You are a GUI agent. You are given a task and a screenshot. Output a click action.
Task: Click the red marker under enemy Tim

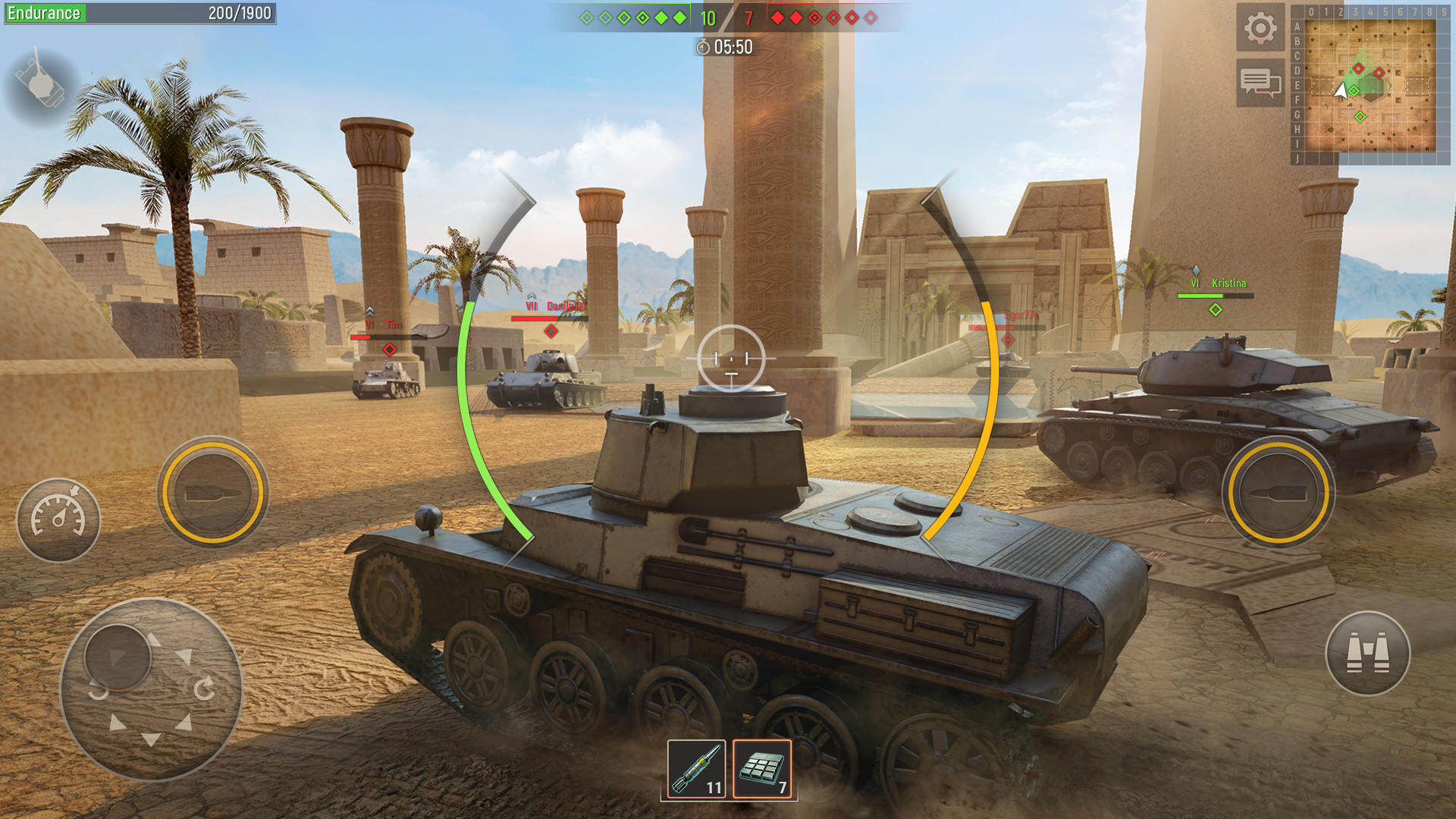[390, 350]
